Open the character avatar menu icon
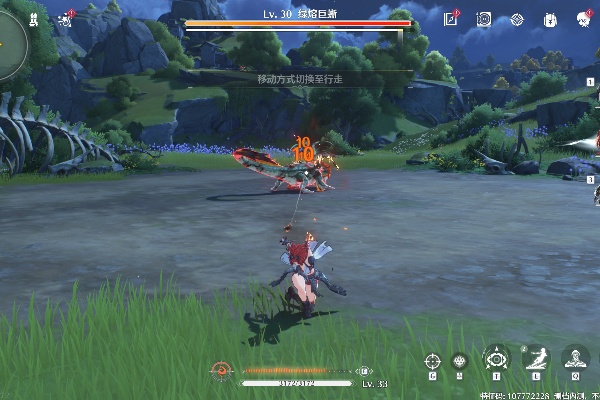Screen dimensions: 600x400 [x=581, y=19]
